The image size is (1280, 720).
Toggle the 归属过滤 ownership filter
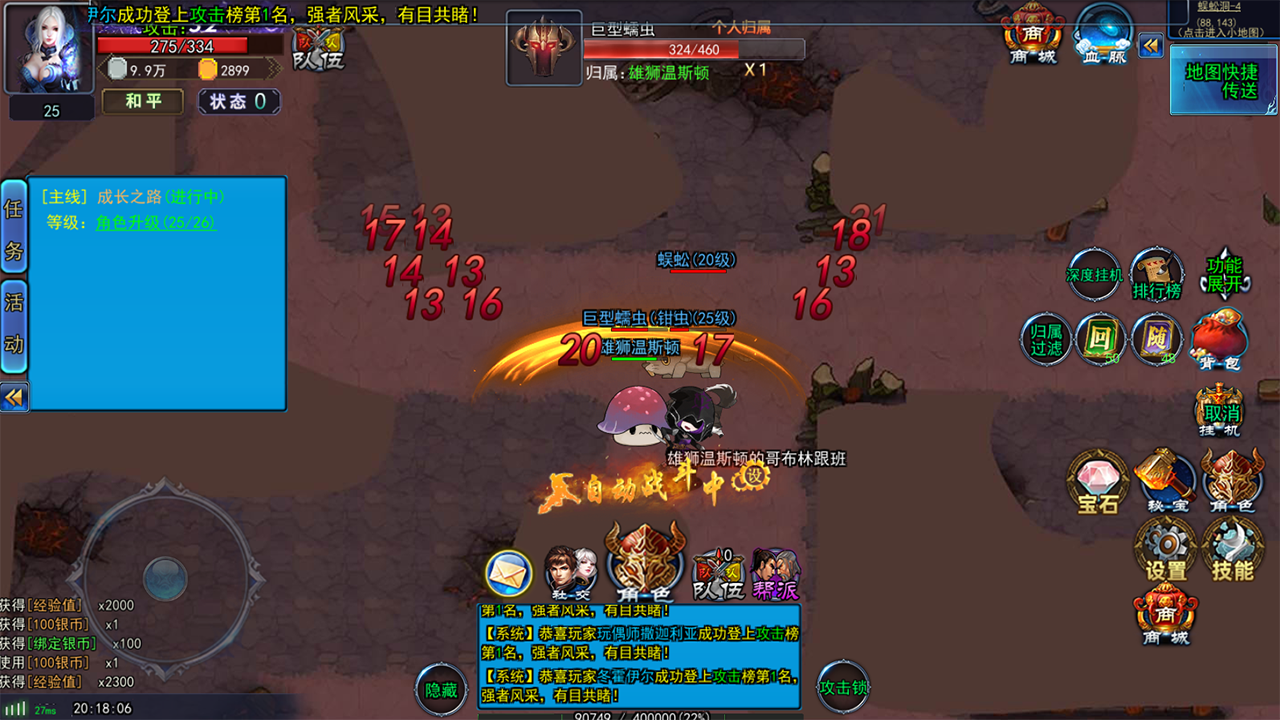[1046, 339]
